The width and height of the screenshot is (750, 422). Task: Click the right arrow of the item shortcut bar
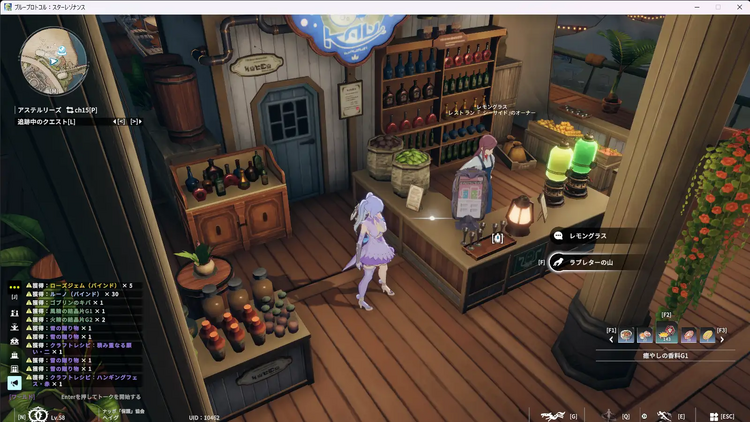click(723, 337)
